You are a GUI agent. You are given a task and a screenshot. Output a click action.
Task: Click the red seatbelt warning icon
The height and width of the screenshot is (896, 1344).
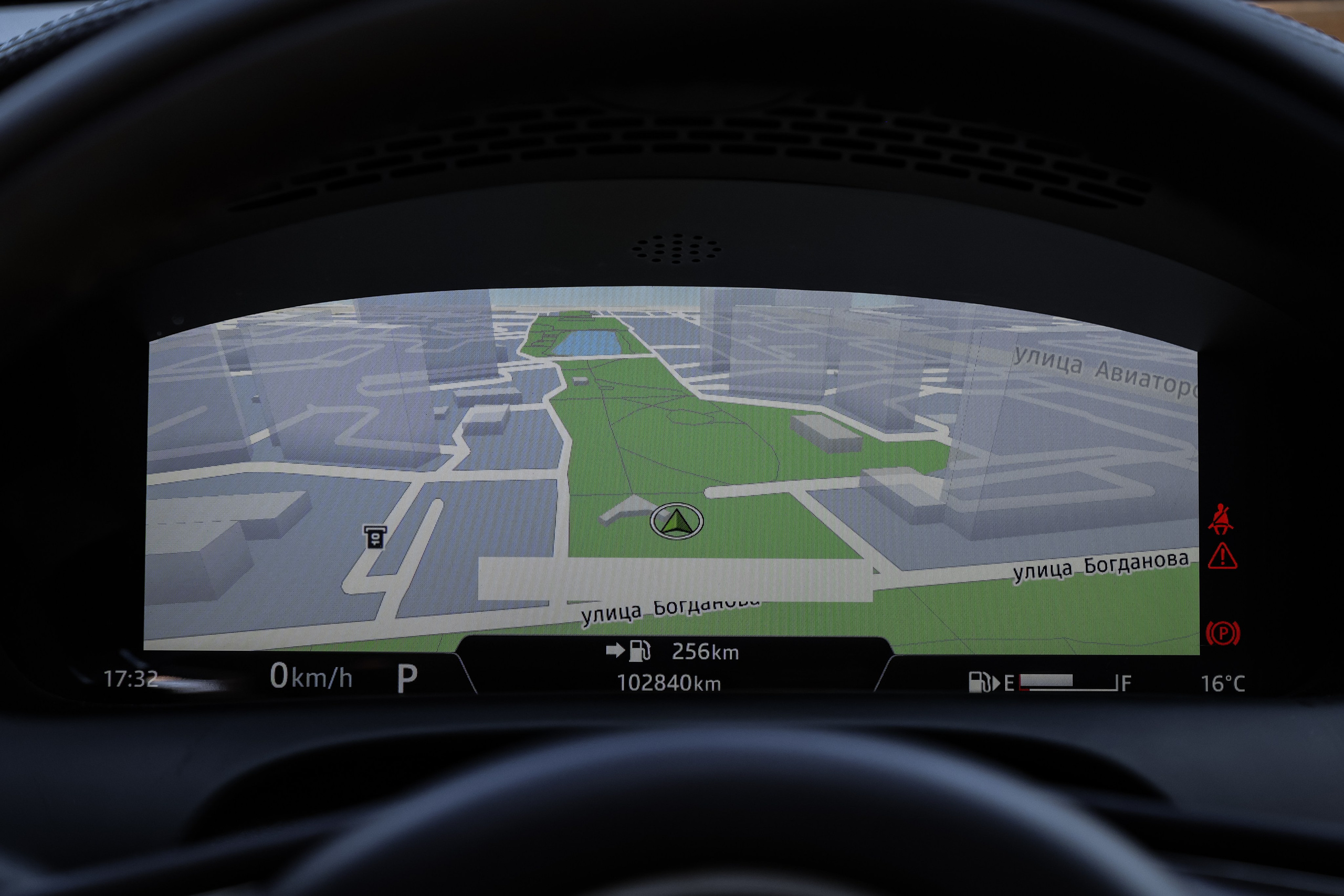point(1221,519)
